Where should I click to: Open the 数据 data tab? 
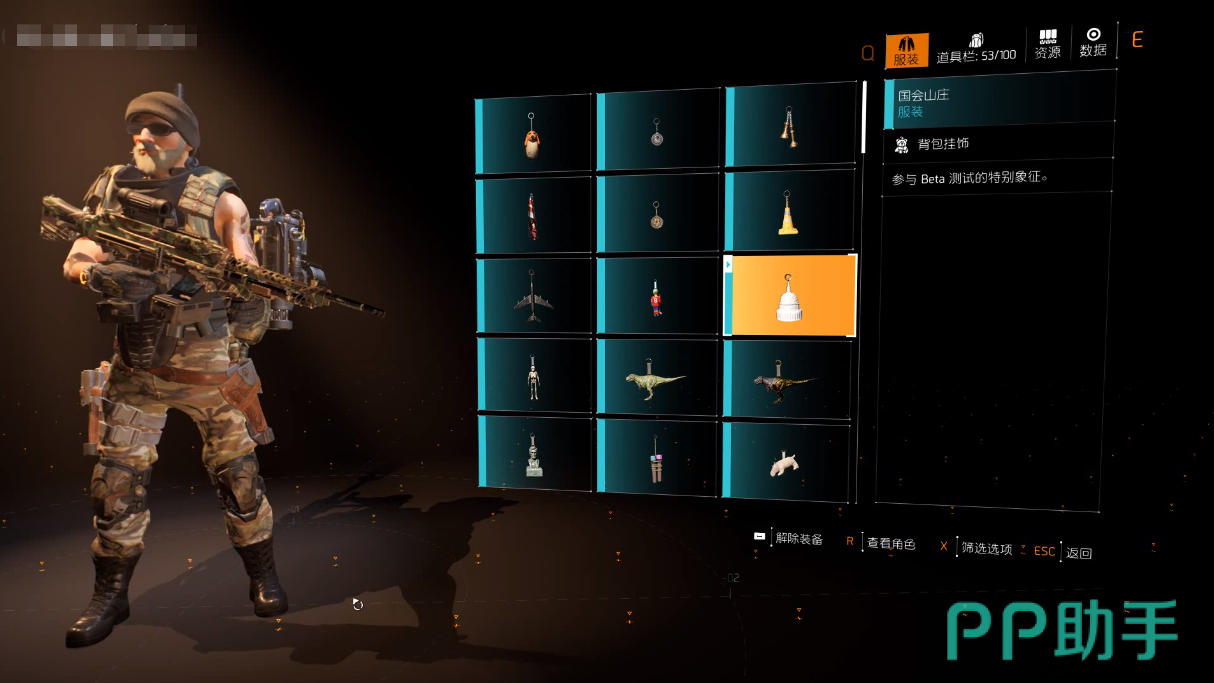tap(1093, 43)
